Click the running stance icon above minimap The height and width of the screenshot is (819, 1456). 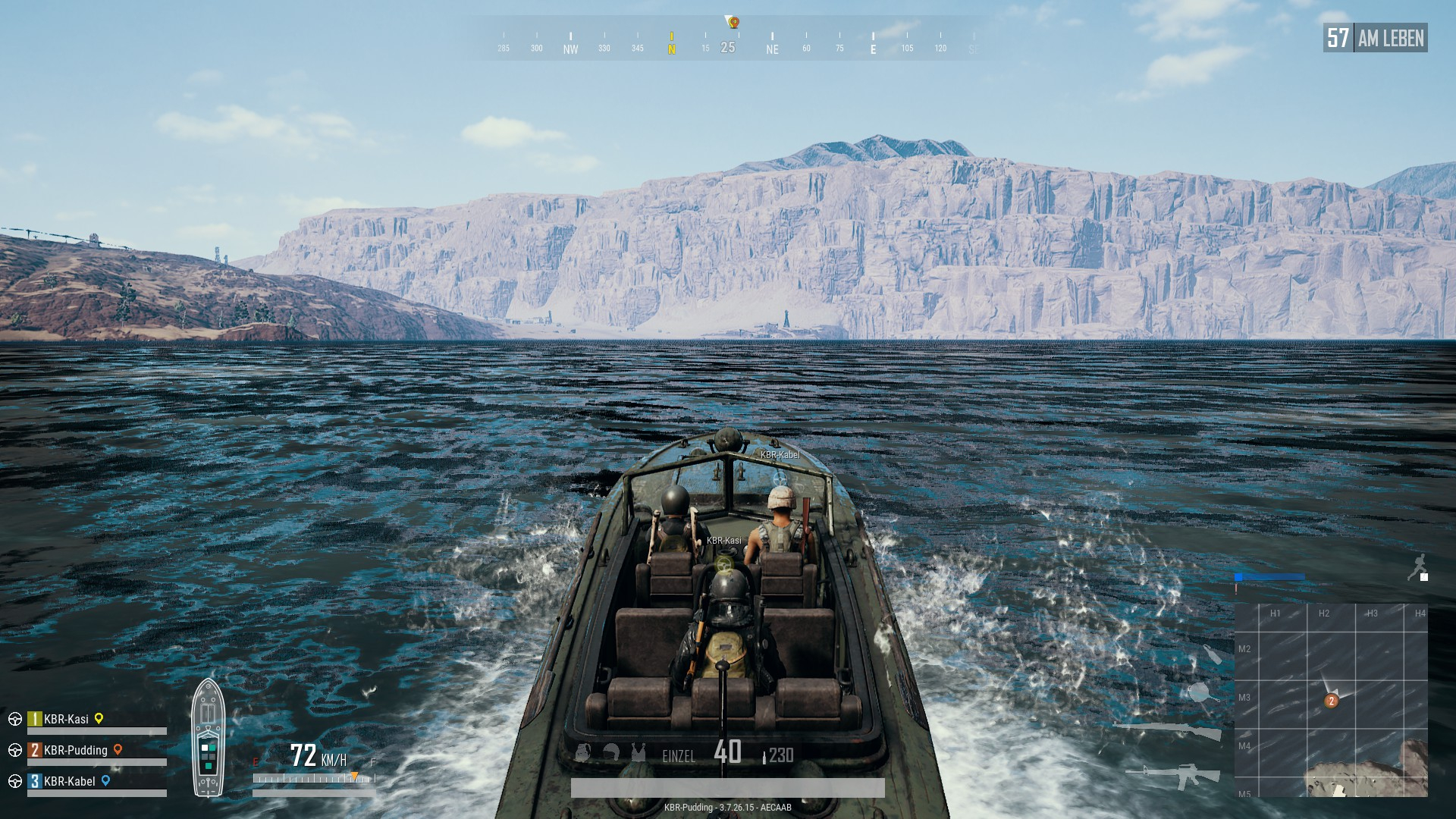[1417, 566]
